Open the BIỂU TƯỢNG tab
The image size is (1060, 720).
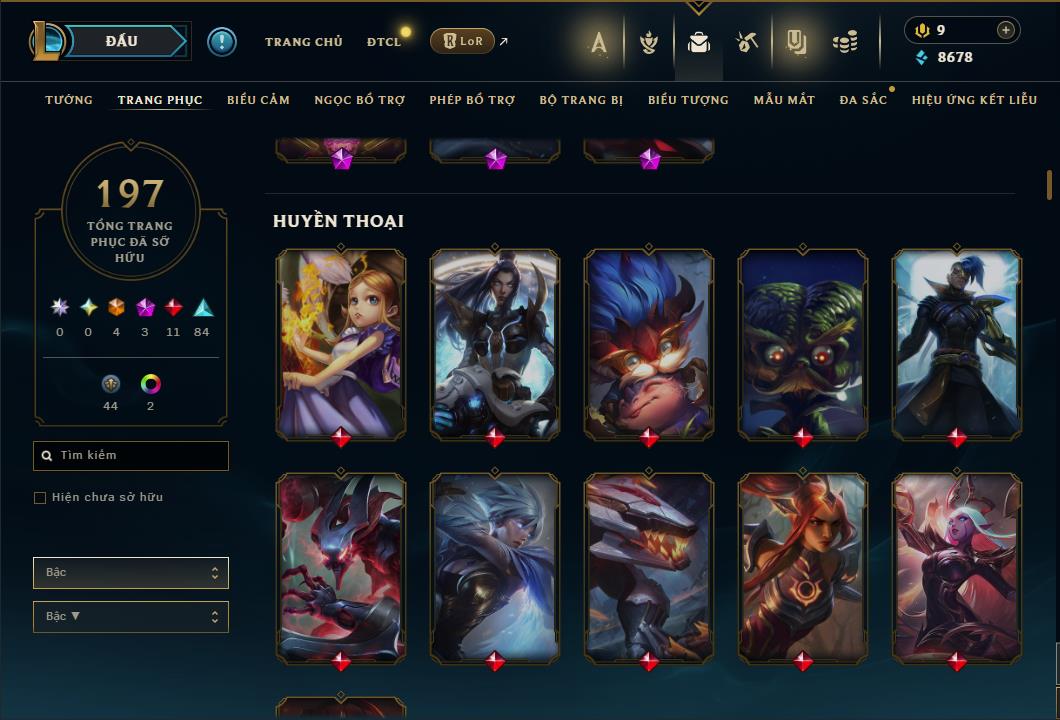688,100
